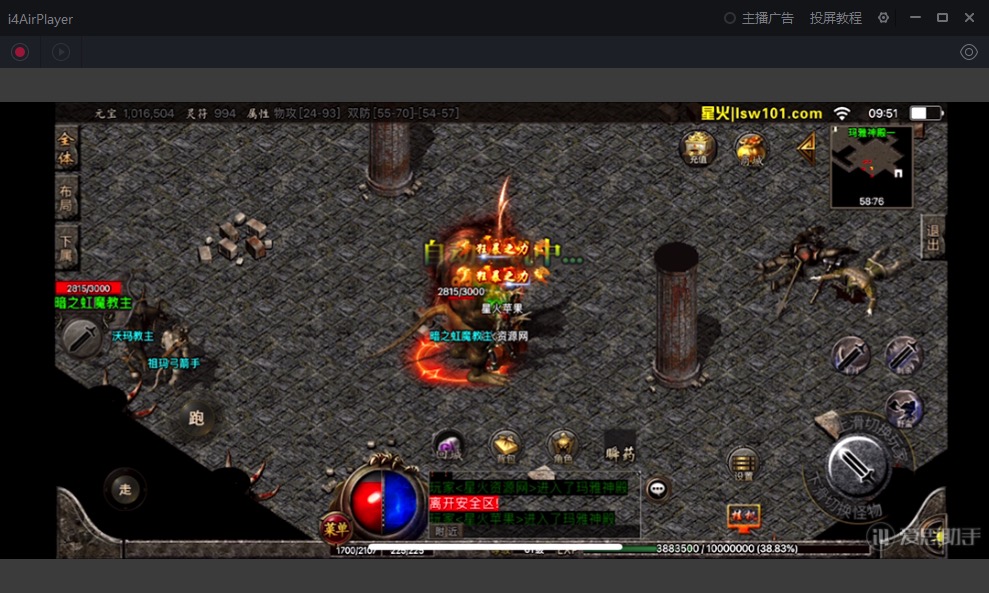Tap the 退出 exit button
The image size is (989, 593).
pos(933,238)
